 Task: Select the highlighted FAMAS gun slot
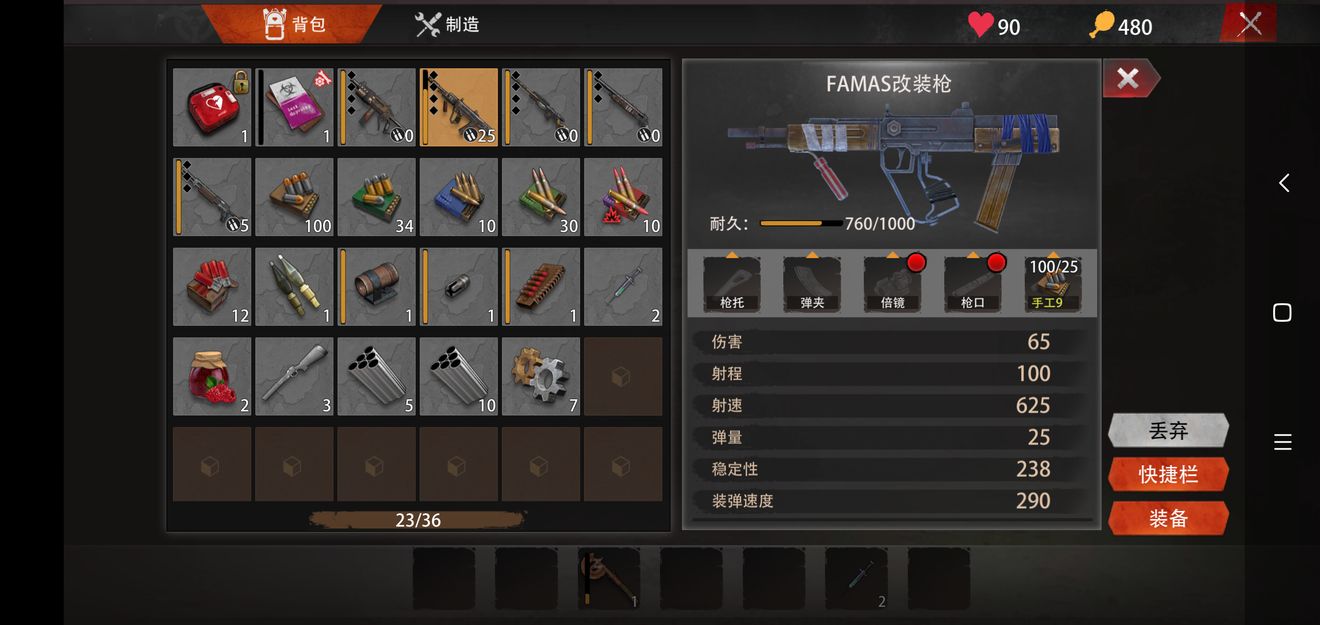click(458, 107)
